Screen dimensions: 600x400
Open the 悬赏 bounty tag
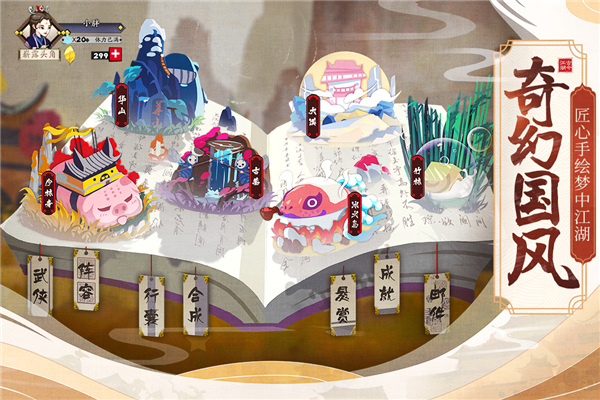343,298
